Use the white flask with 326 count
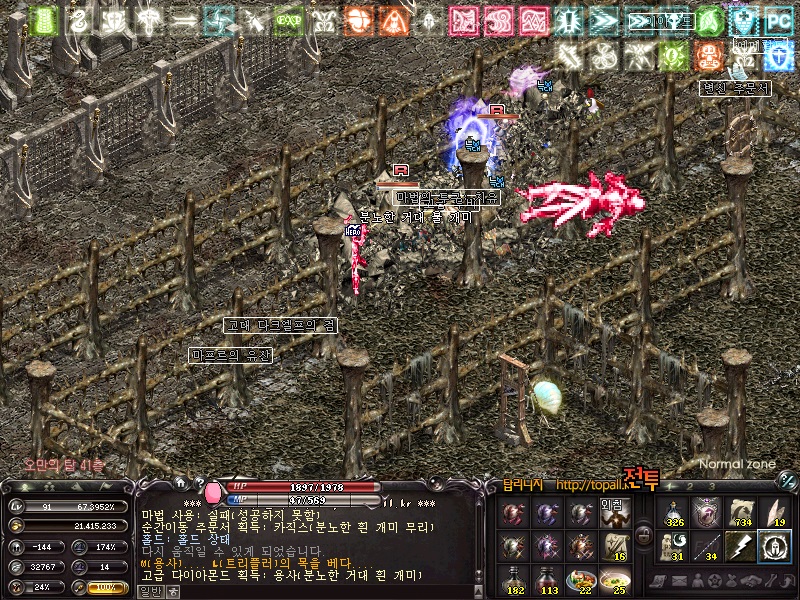Image resolution: width=800 pixels, height=600 pixels. pyautogui.click(x=673, y=514)
